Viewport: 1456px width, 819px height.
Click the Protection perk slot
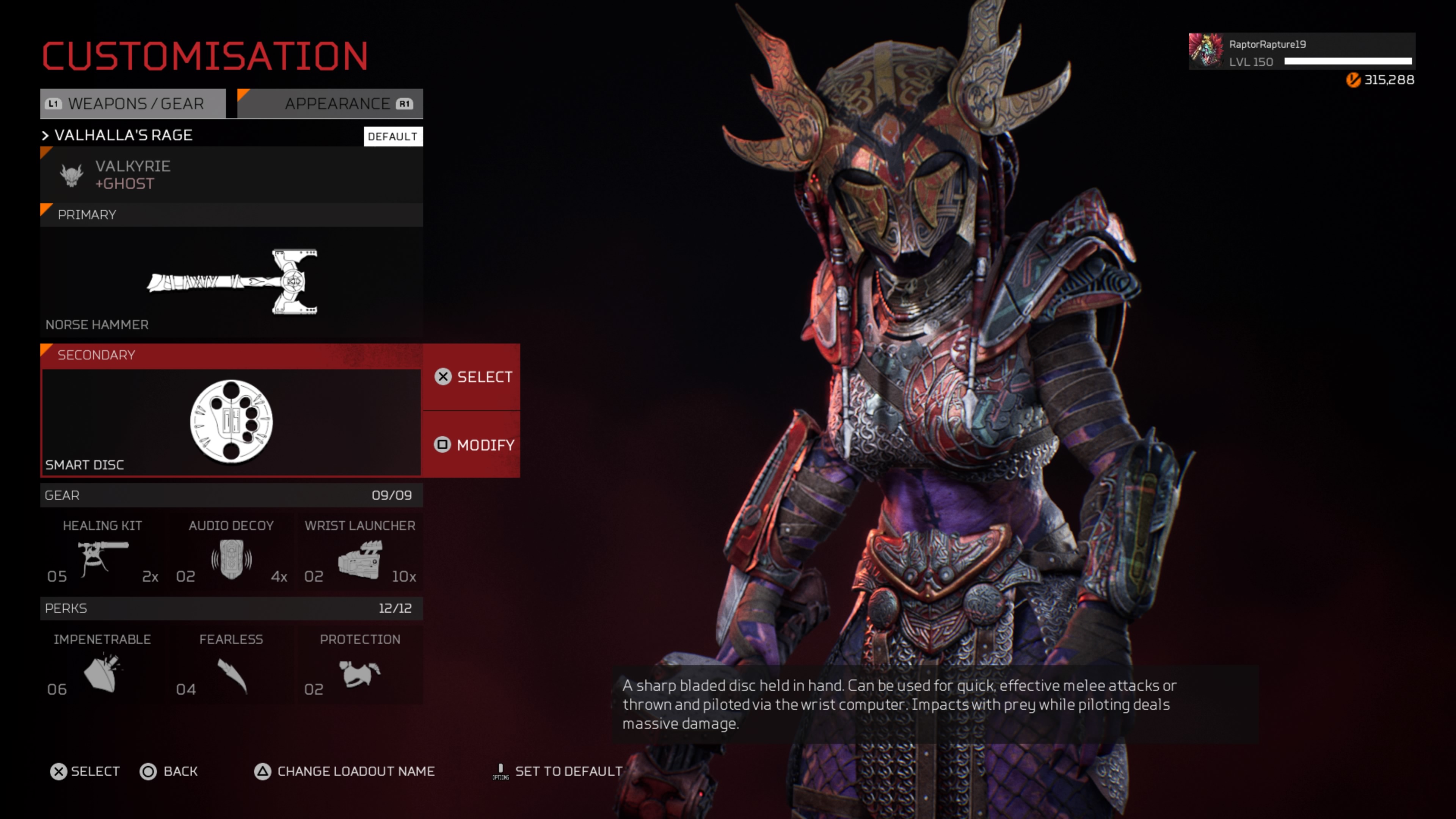click(x=360, y=665)
